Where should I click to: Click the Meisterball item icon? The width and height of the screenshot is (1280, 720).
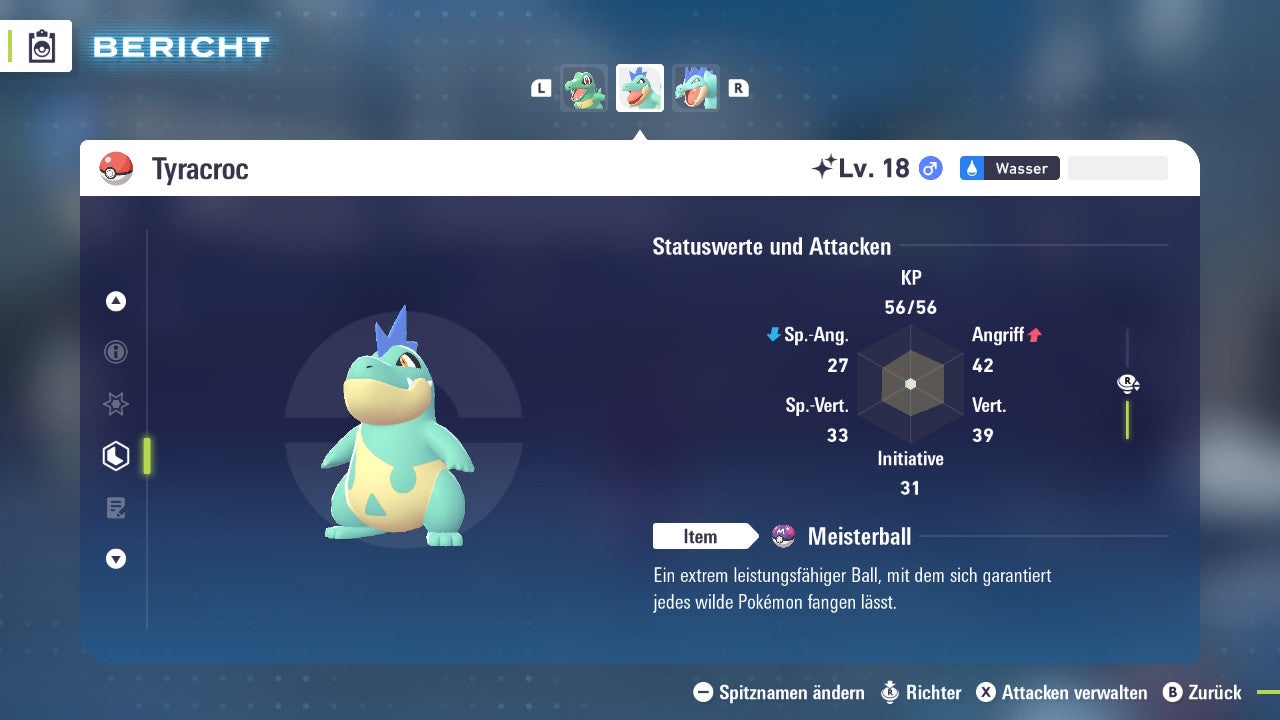click(x=782, y=536)
